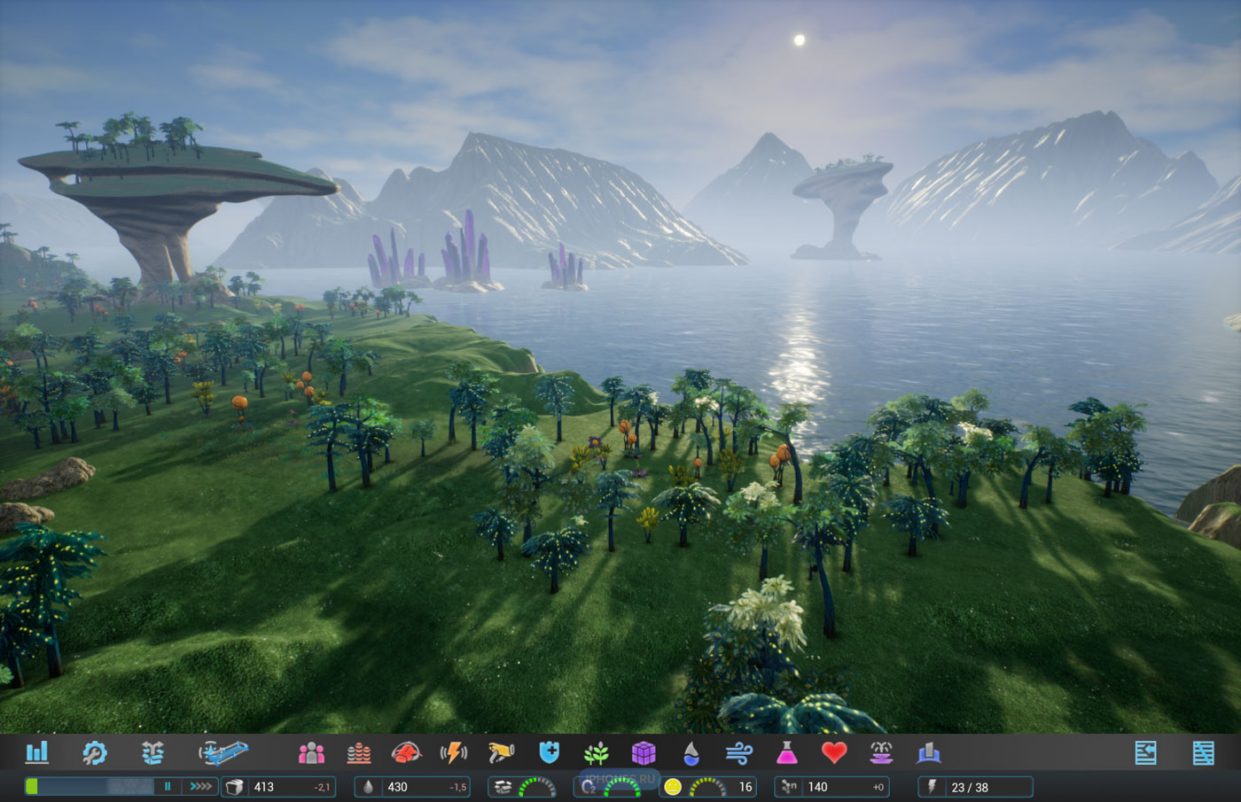Screen dimensions: 1241x802
Task: Open the water droplet category
Action: pos(691,752)
